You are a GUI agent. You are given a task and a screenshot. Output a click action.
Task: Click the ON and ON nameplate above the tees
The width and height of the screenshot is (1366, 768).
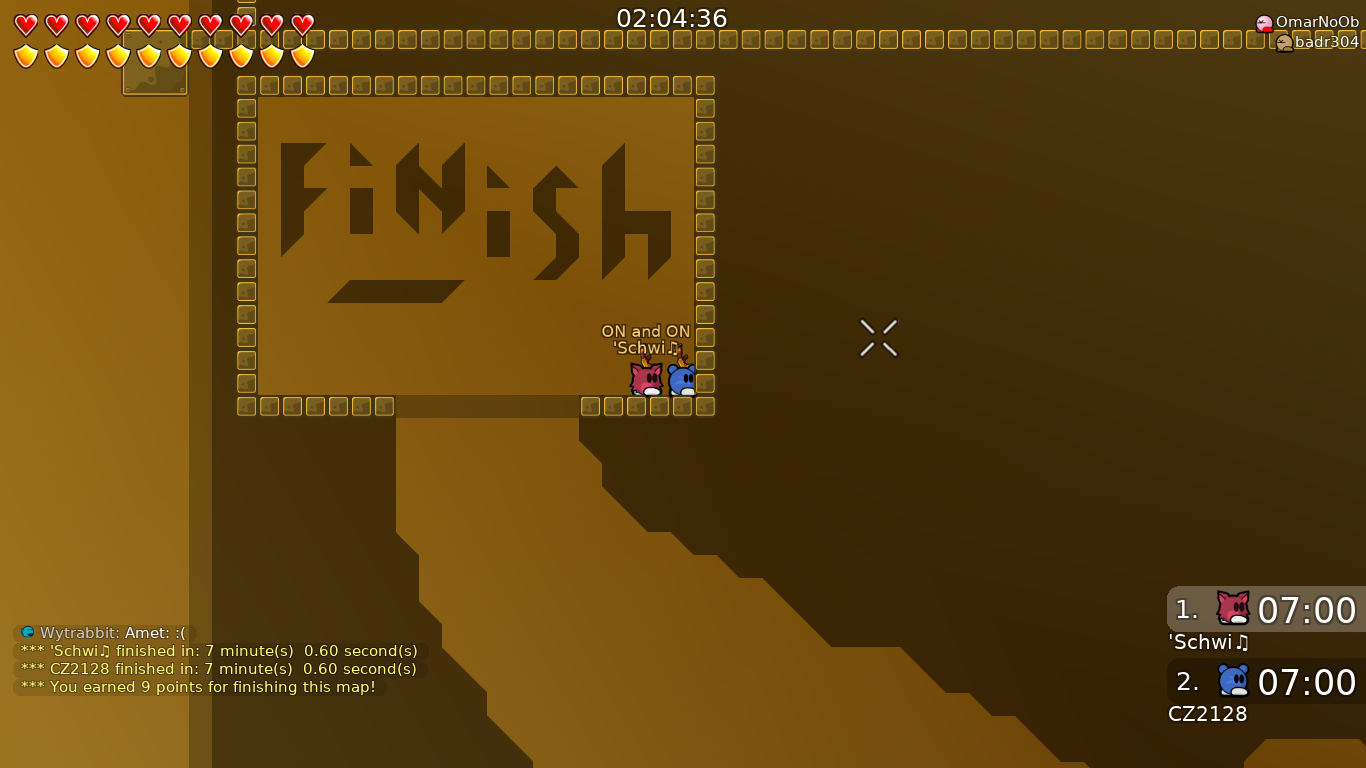(x=646, y=331)
